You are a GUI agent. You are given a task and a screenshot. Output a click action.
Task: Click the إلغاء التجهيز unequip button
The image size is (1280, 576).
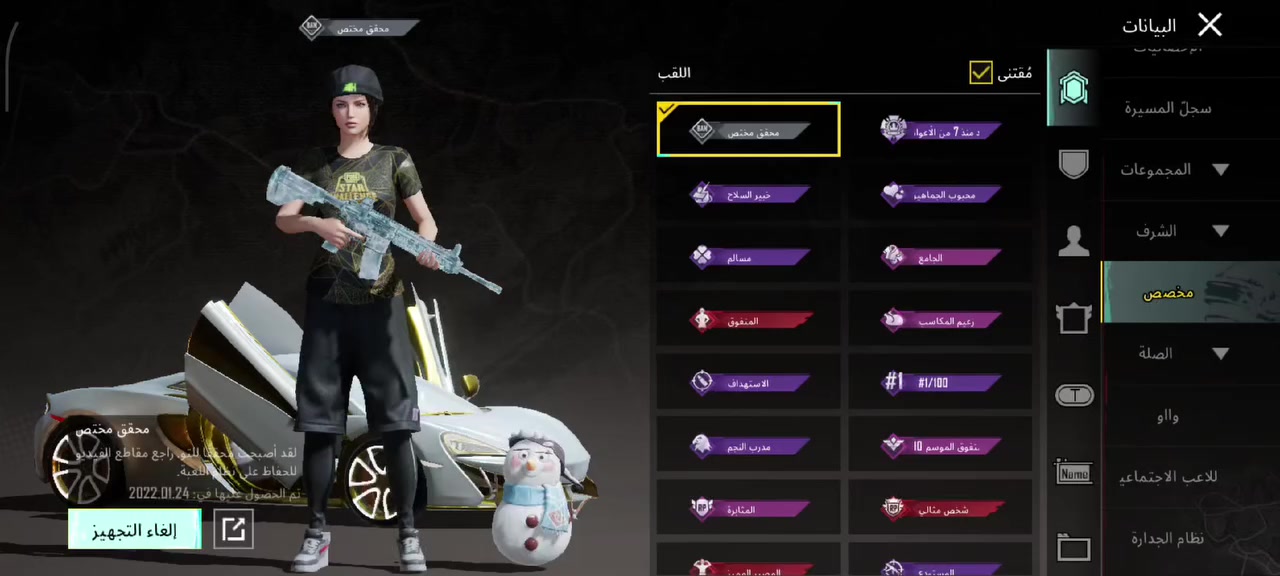point(134,530)
